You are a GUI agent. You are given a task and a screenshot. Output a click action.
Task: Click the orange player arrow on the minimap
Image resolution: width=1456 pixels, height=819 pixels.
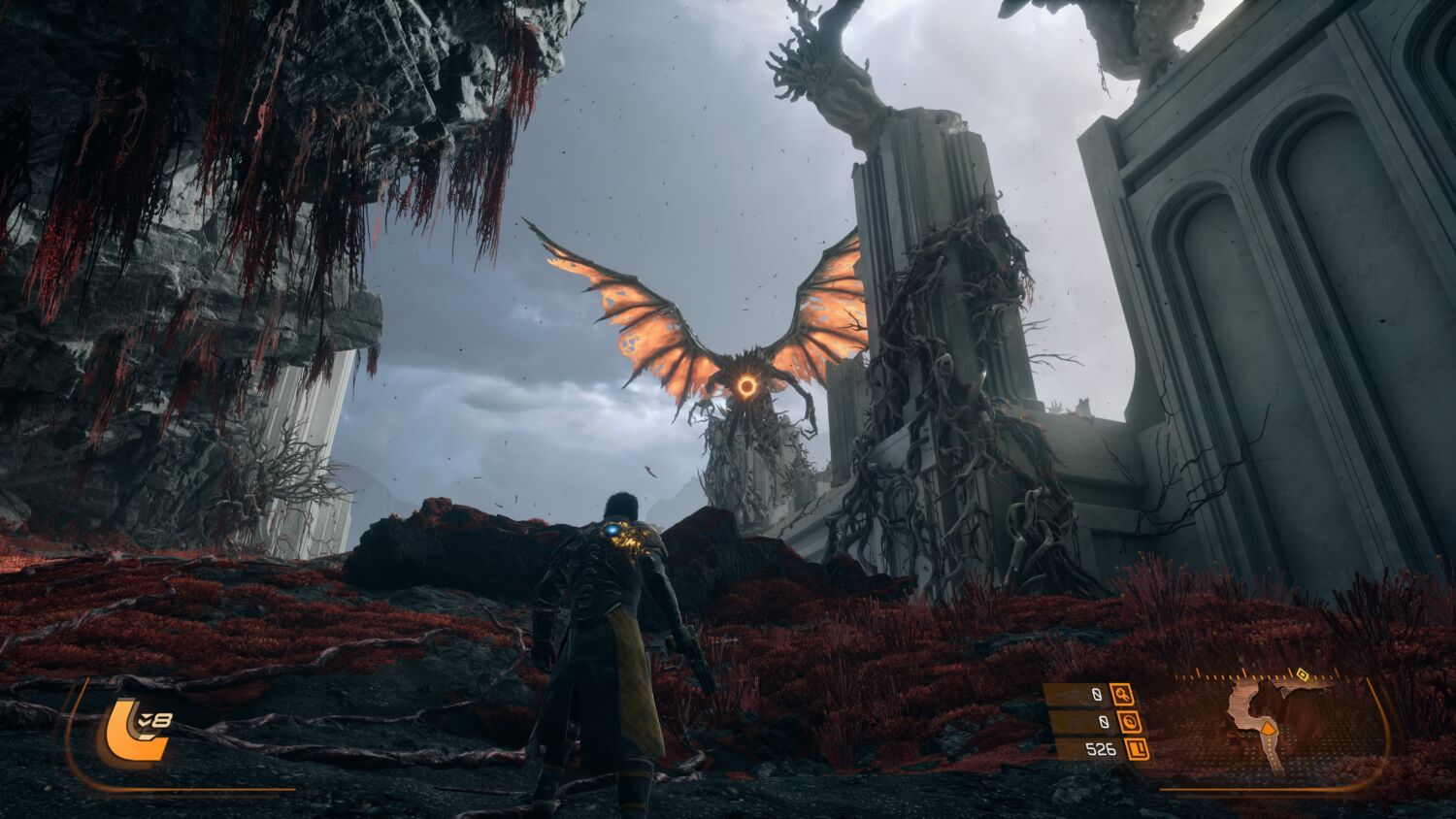1268,728
